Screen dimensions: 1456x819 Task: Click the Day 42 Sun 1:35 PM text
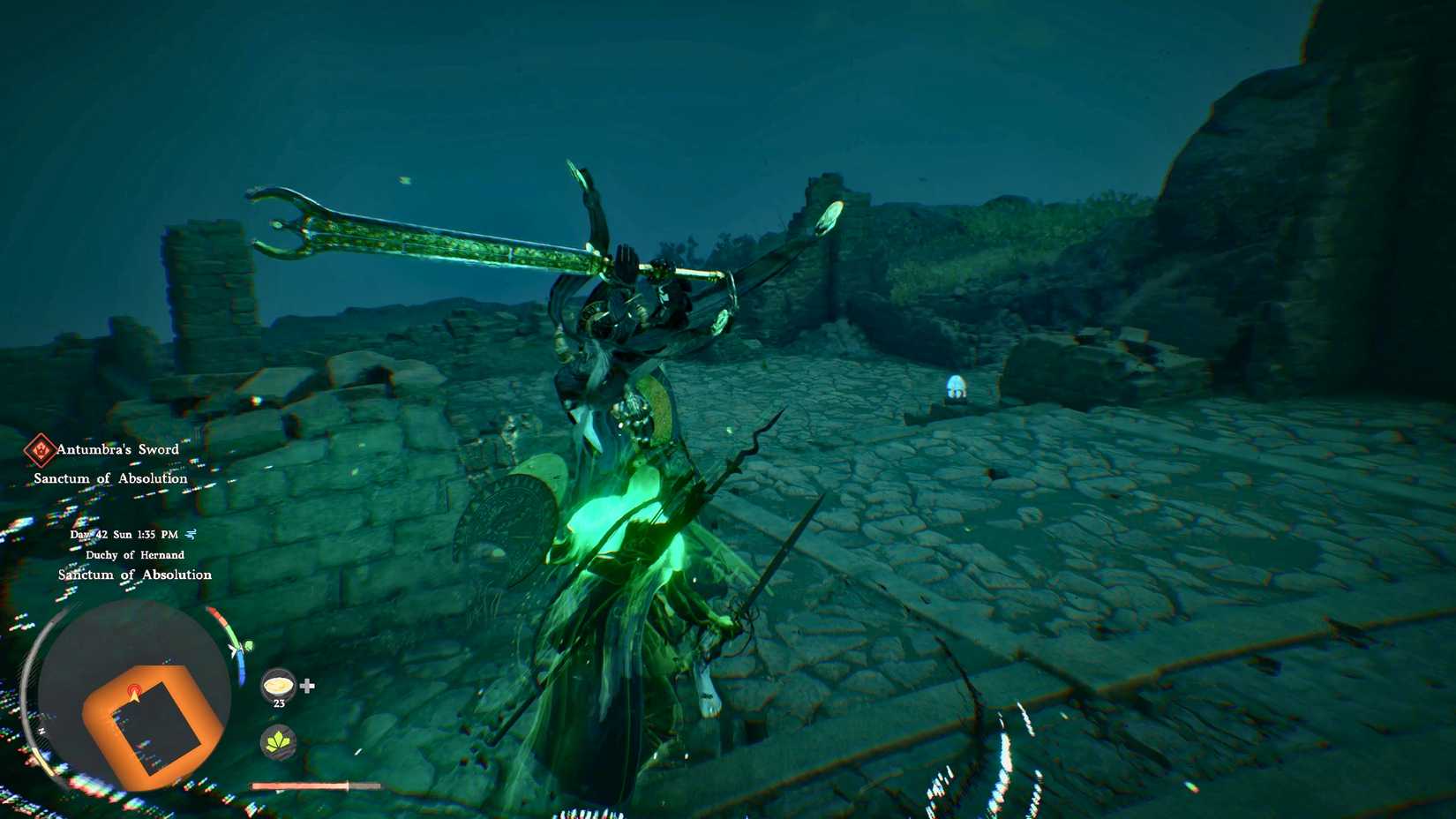[124, 534]
